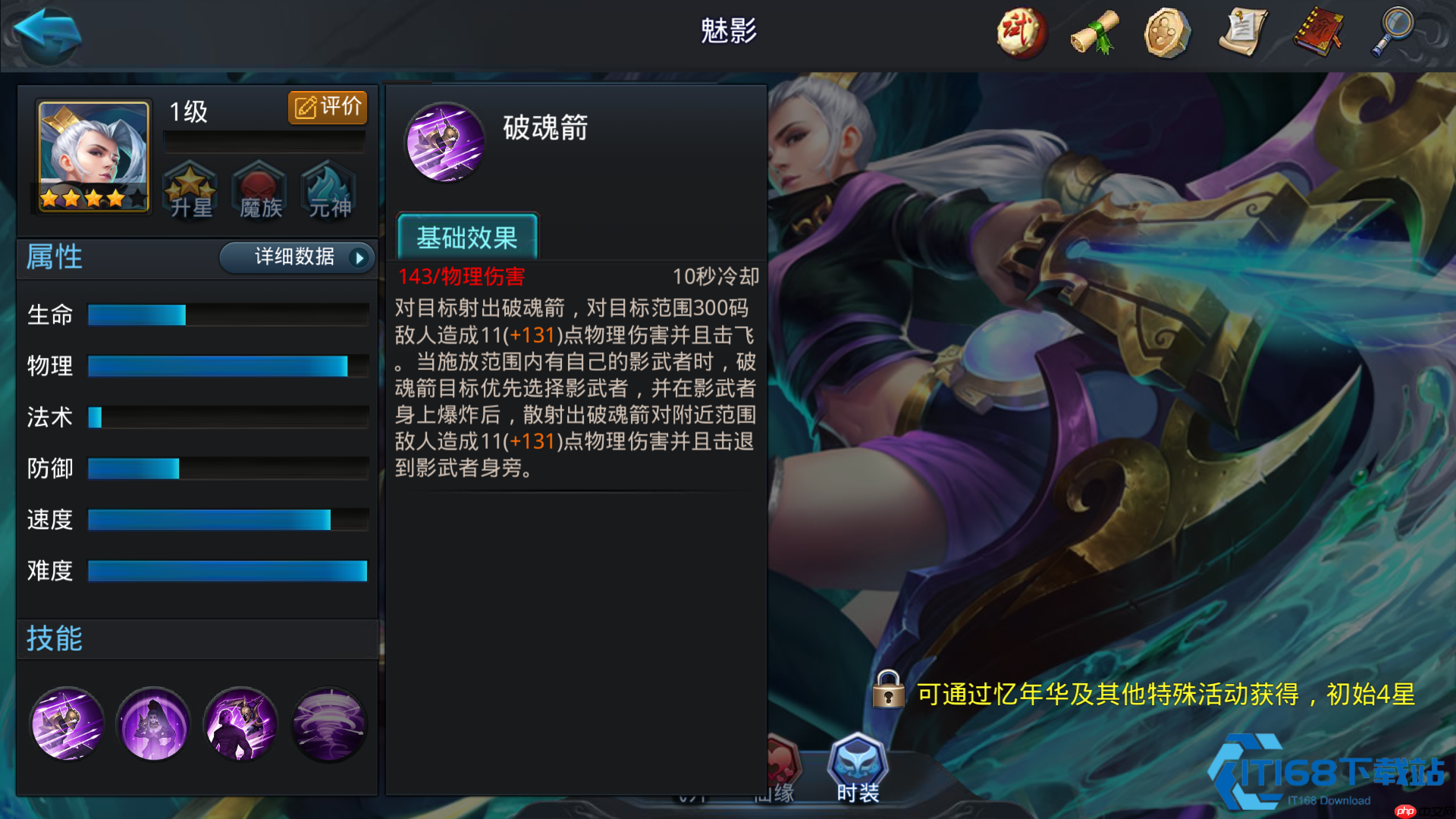Screen dimensions: 1456x819
Task: Open the quest scroll icon with pin
Action: pos(1244,32)
